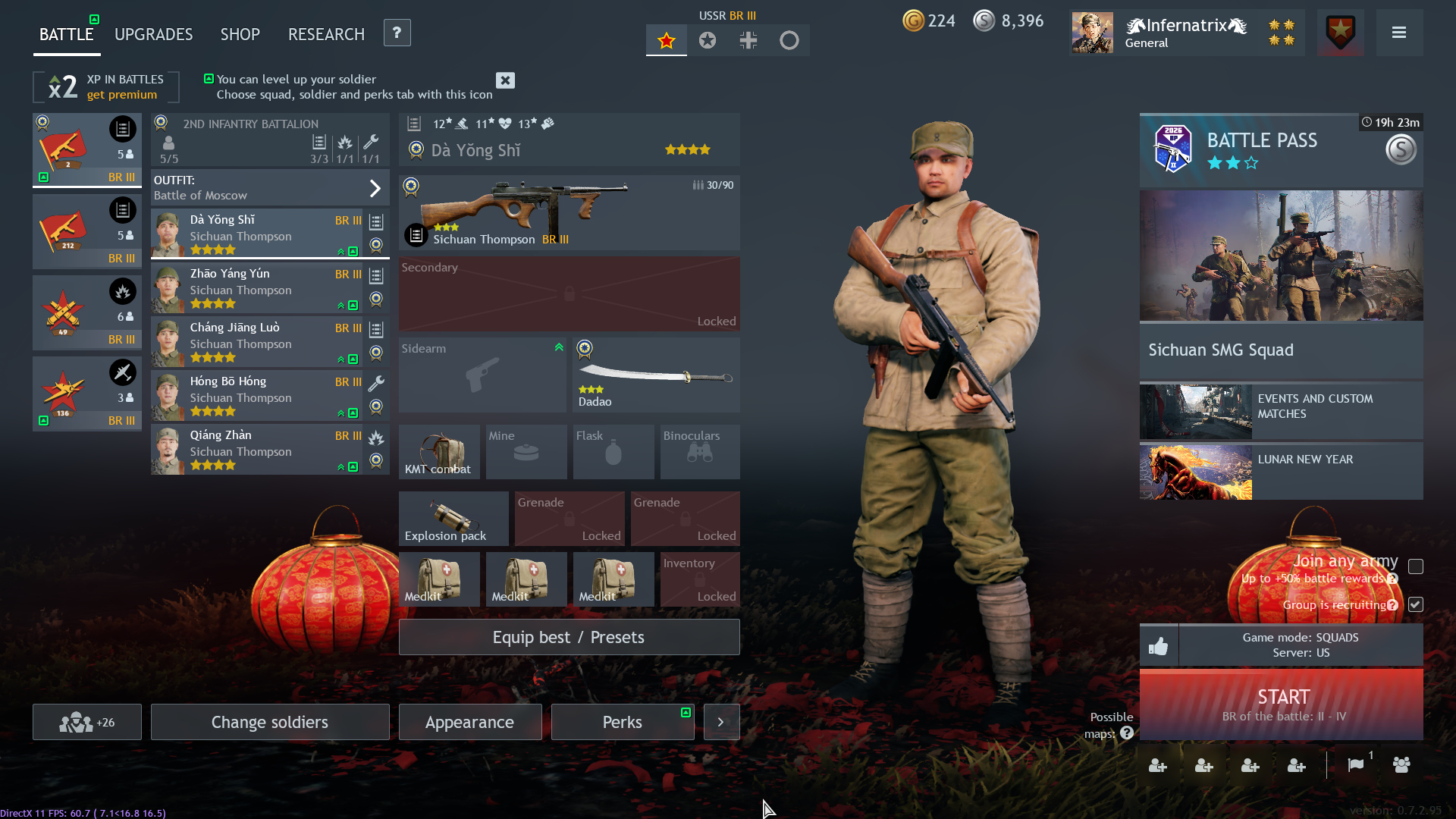This screenshot has height=819, width=1456.
Task: Close the soldier level up hint
Action: (x=505, y=80)
